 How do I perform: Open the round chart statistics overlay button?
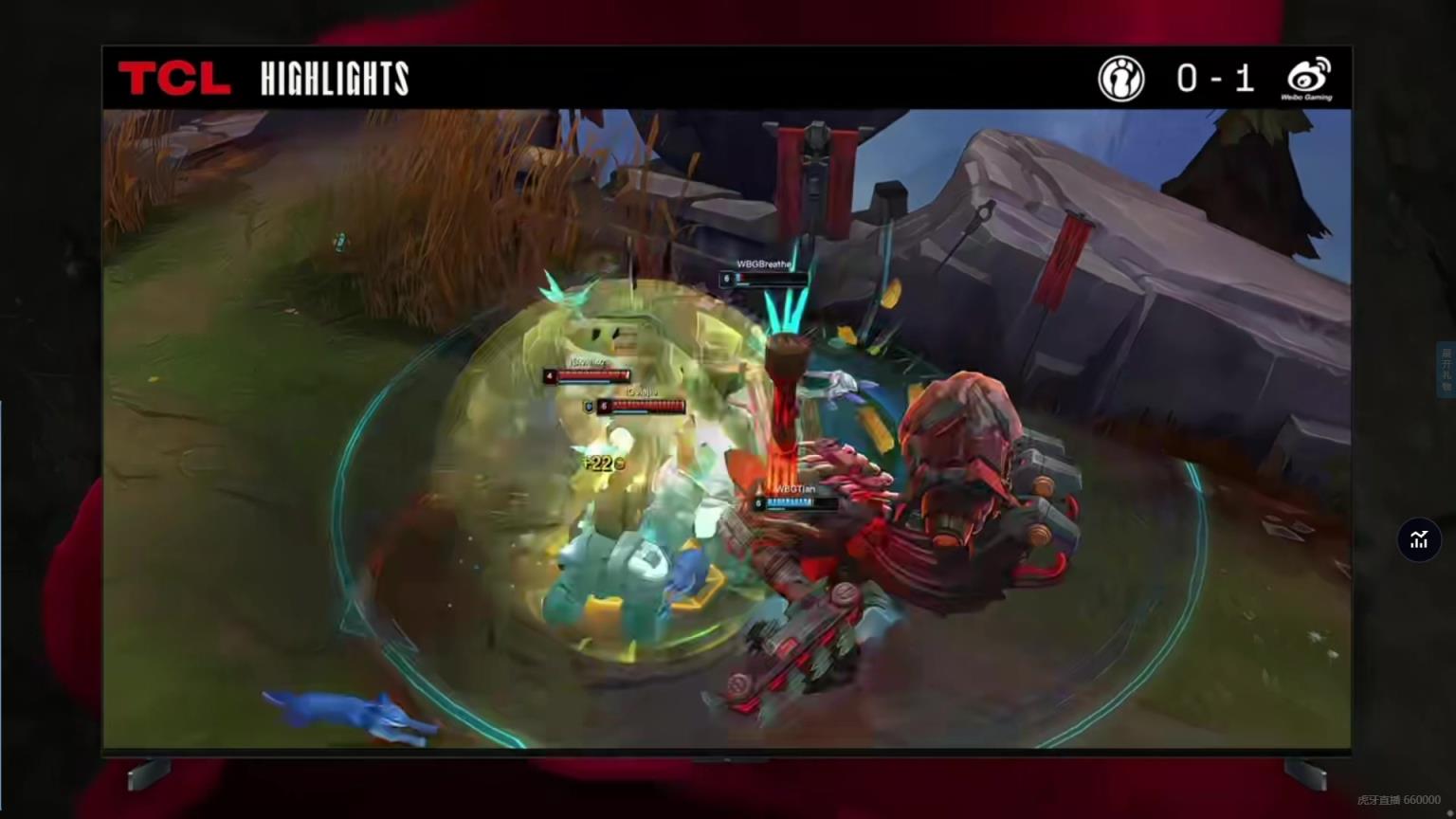pyautogui.click(x=1419, y=539)
